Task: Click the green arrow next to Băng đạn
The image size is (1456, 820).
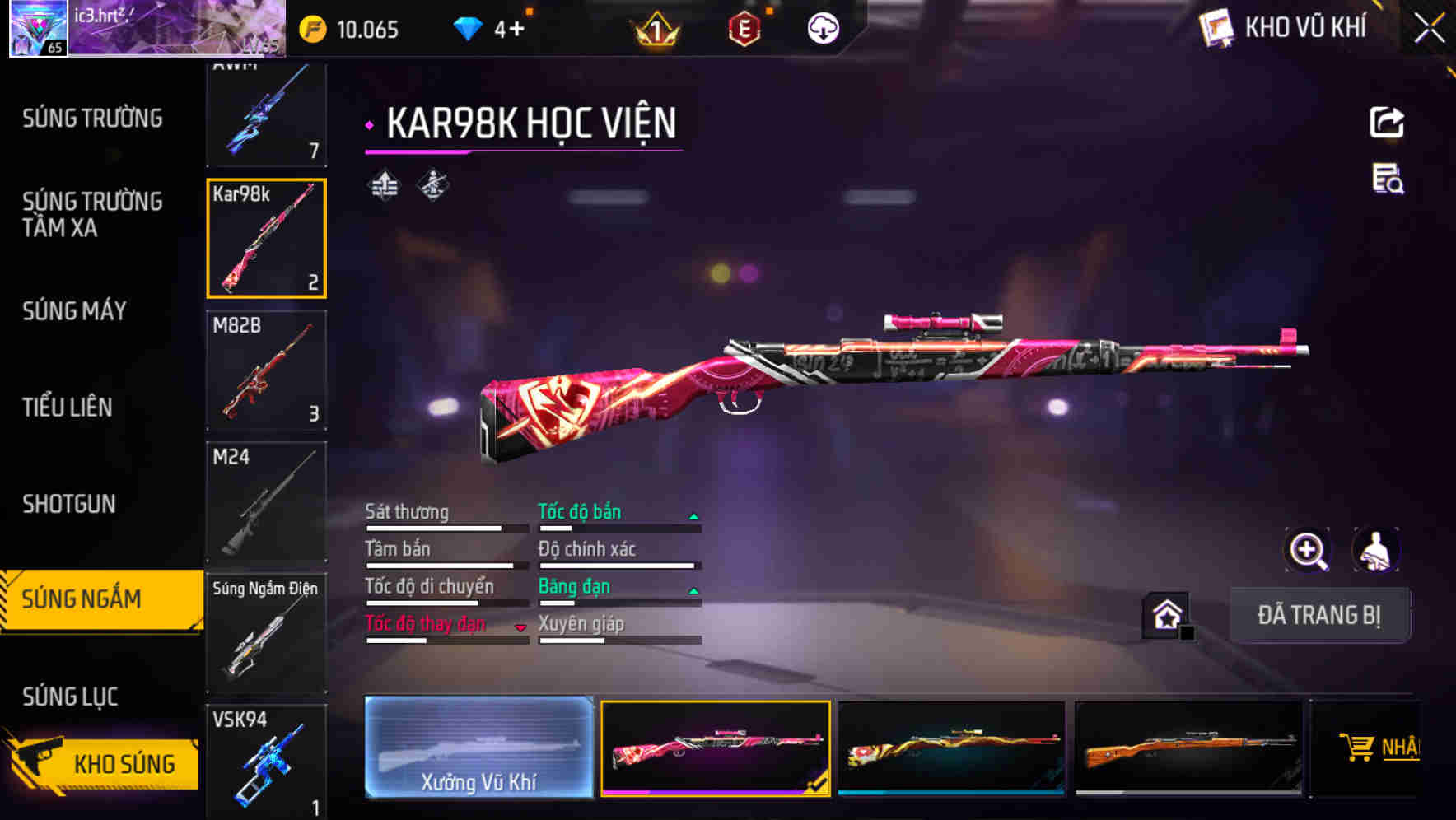Action: coord(694,589)
